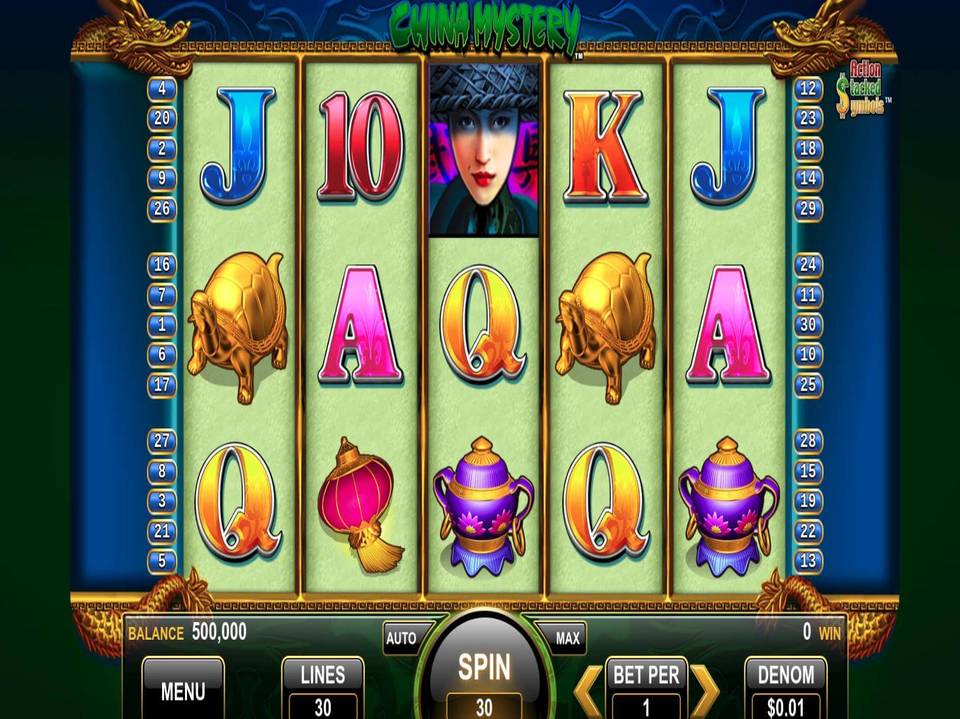Choose payline 28 marker

808,440
